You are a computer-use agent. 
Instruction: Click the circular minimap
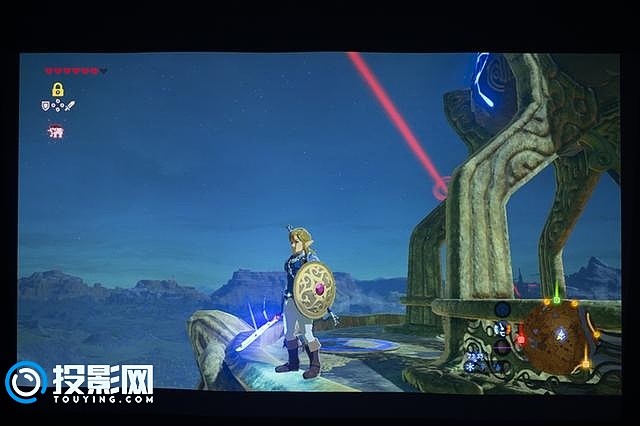tap(557, 336)
